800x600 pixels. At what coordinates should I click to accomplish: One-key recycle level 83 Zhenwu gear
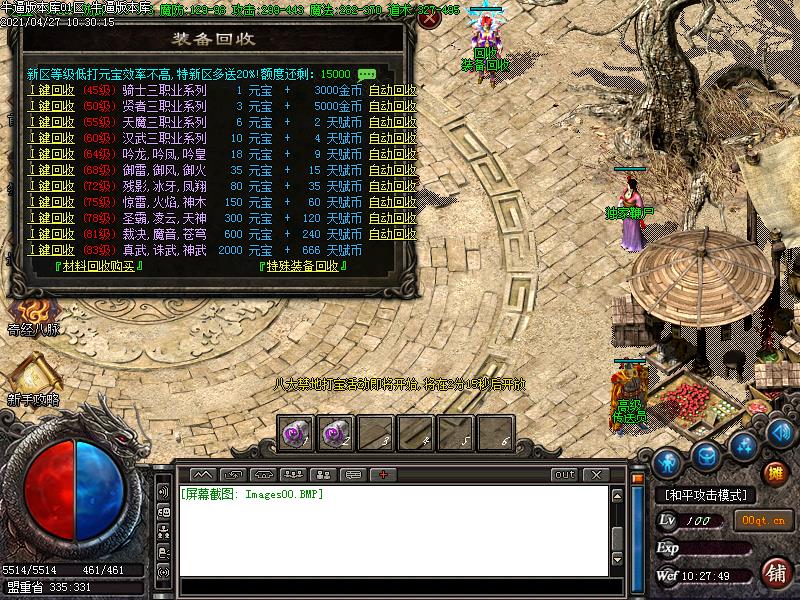click(50, 250)
